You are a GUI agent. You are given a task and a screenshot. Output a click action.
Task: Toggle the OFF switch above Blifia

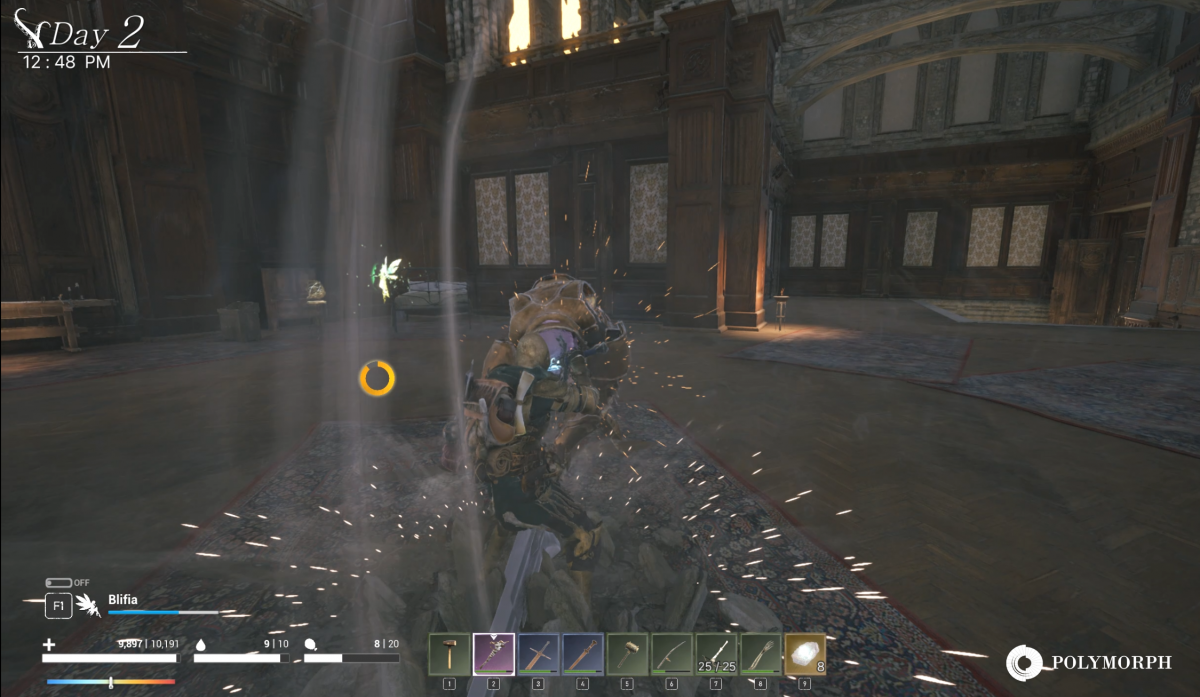pos(58,583)
